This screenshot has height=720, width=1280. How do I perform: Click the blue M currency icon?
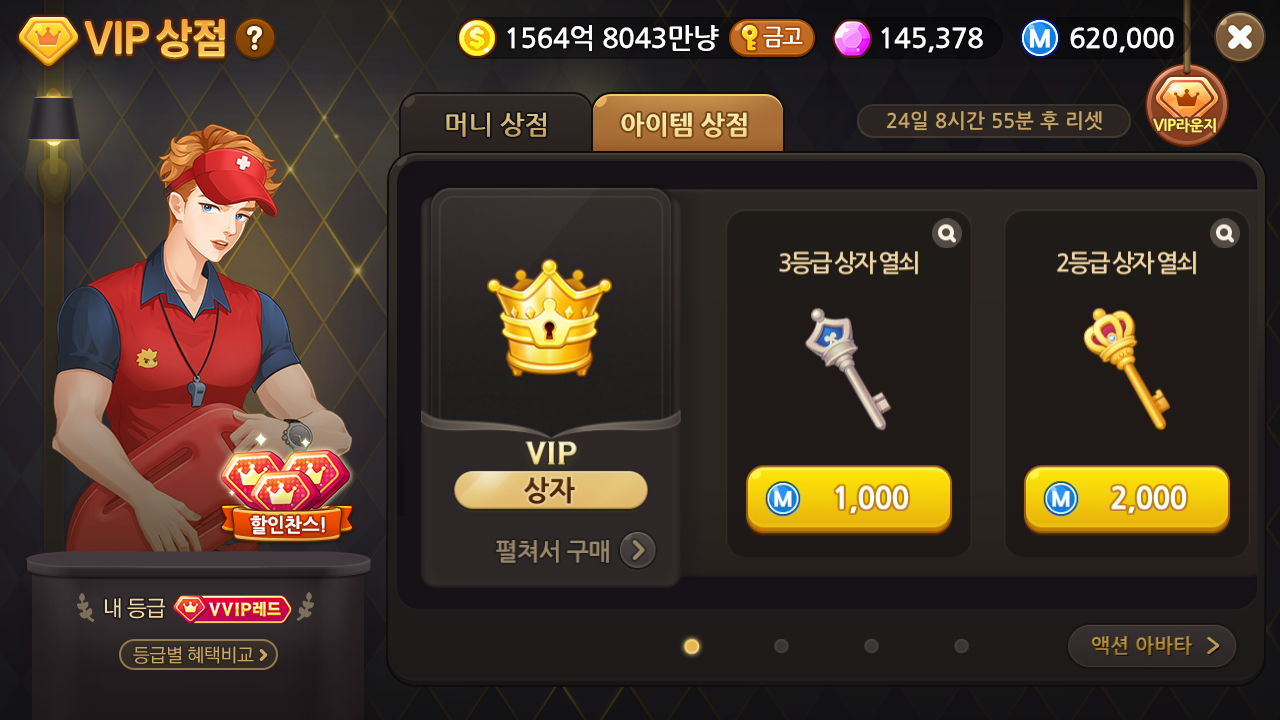point(1040,37)
